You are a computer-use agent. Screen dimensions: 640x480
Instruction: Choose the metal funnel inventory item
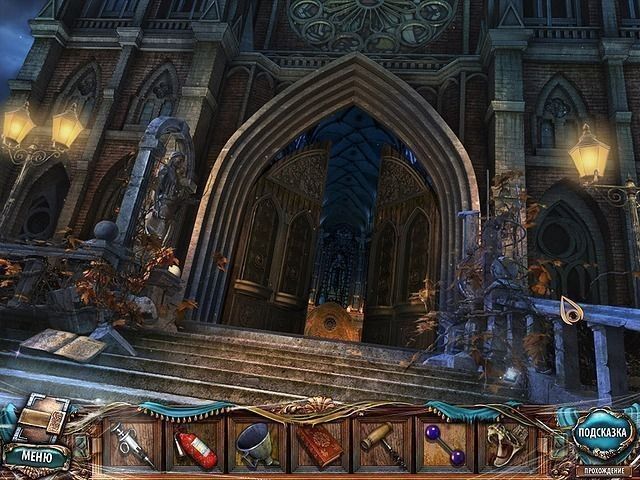coord(258,445)
